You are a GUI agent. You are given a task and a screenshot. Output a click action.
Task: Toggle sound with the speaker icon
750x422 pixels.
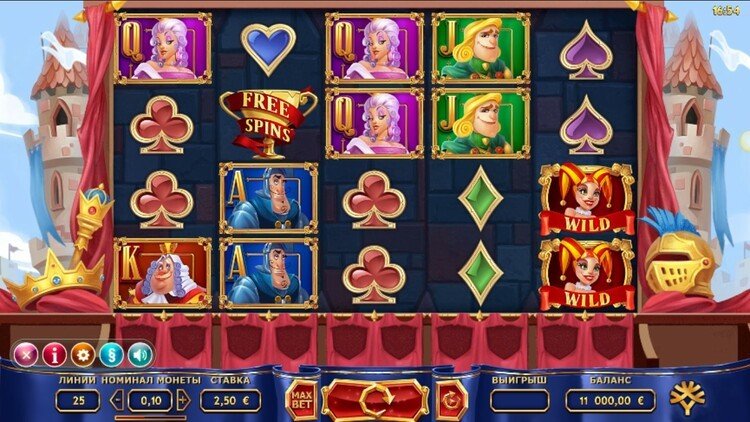(x=141, y=354)
